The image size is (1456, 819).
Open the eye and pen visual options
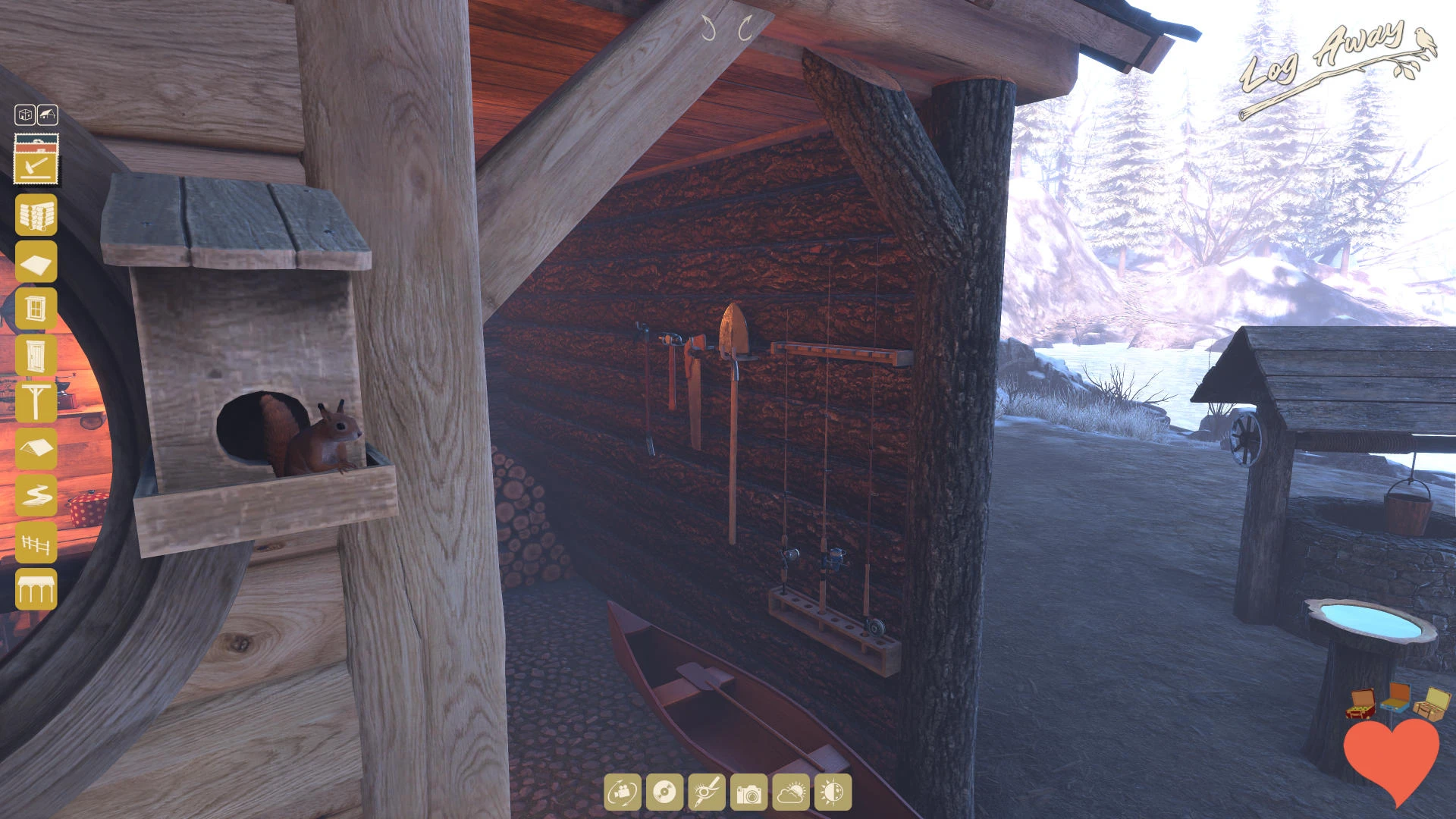[707, 792]
